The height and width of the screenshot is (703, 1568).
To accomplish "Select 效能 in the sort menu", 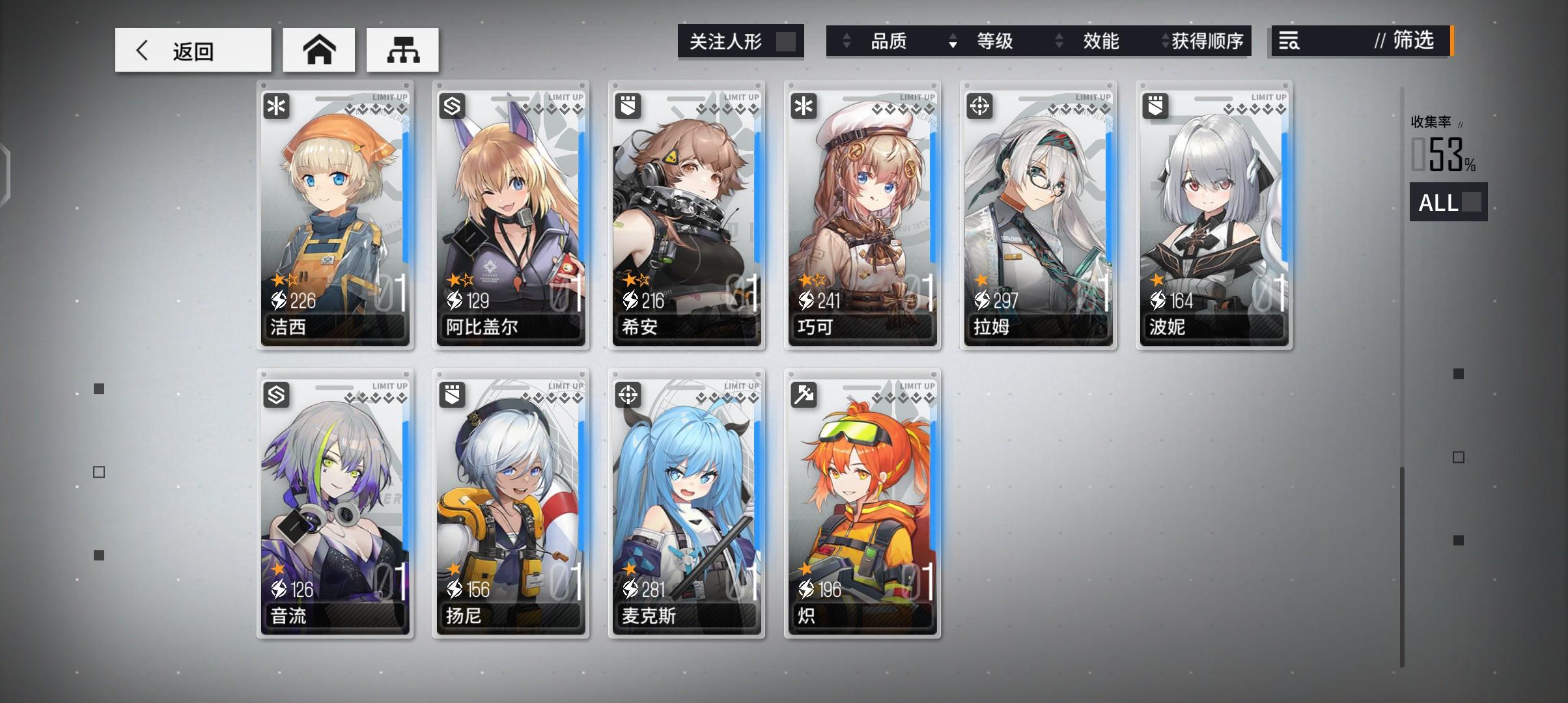I will (x=1100, y=41).
